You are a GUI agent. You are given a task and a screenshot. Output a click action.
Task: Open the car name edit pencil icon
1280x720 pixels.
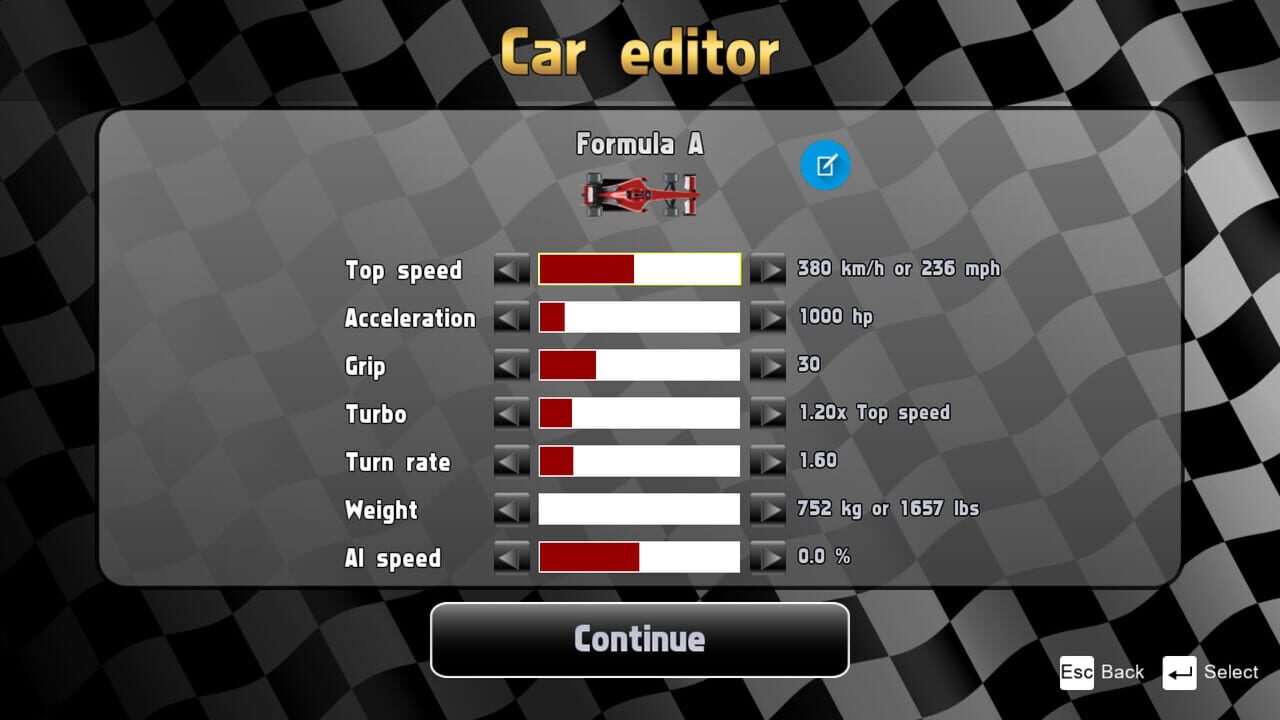pos(825,164)
